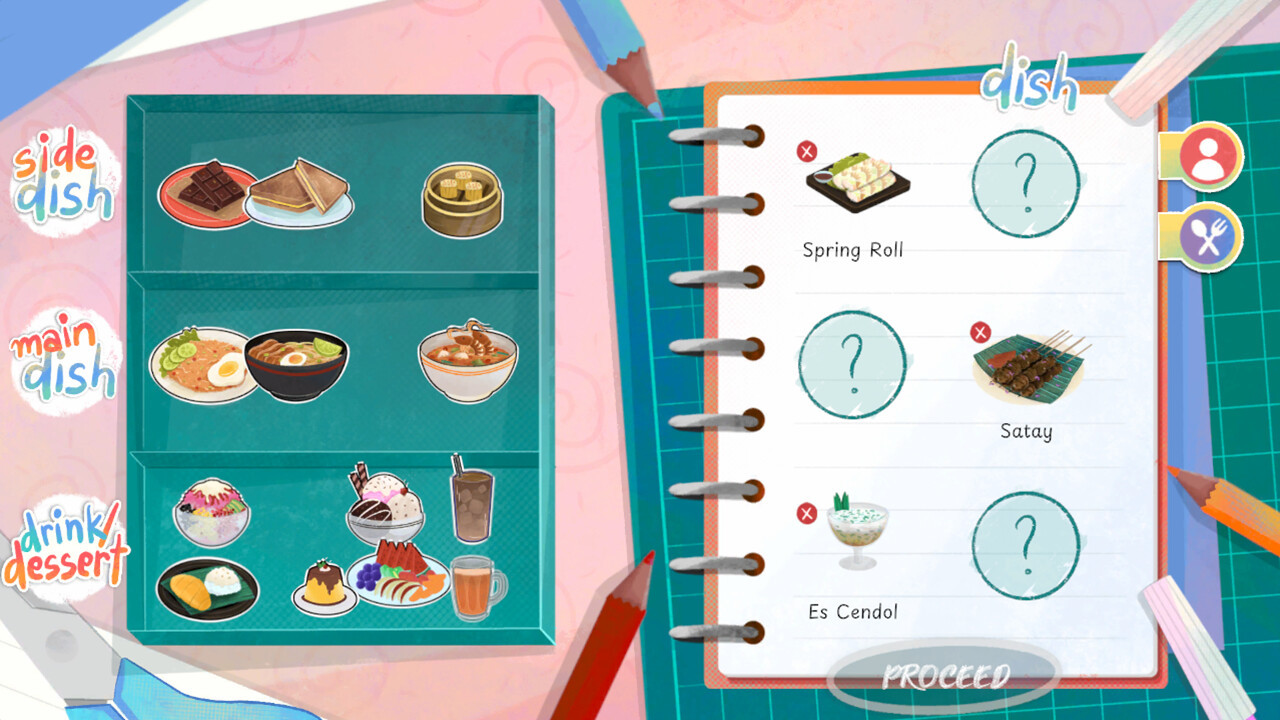
Task: Open the customer profile tab
Action: (1209, 157)
